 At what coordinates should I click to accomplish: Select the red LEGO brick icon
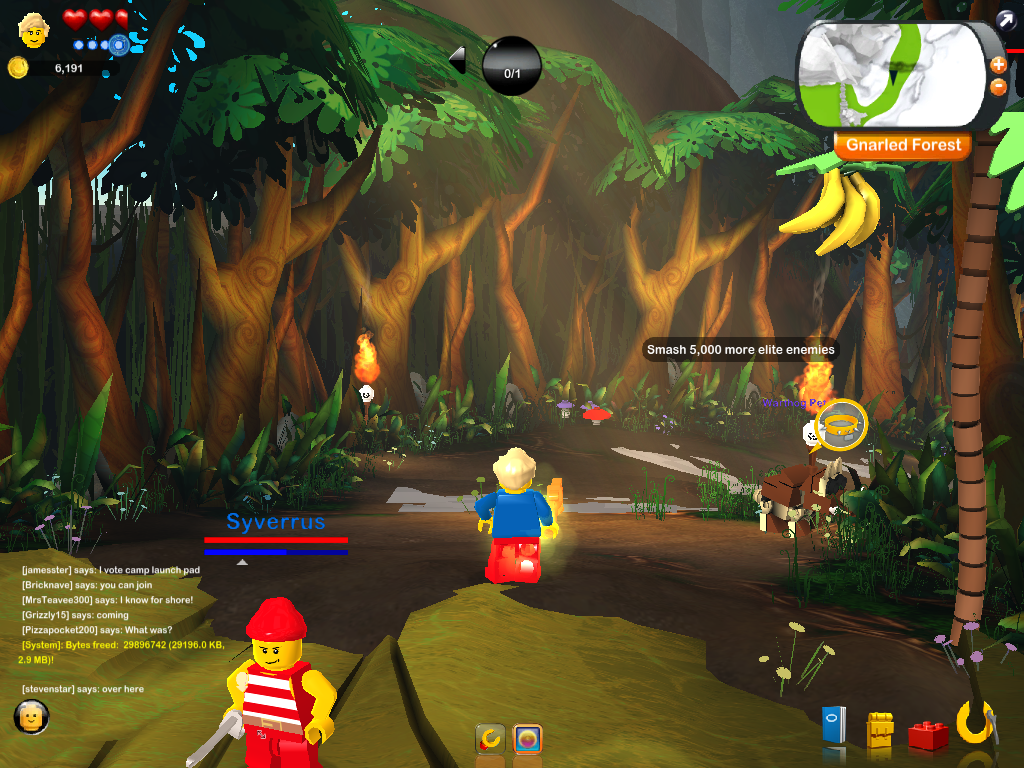point(928,735)
